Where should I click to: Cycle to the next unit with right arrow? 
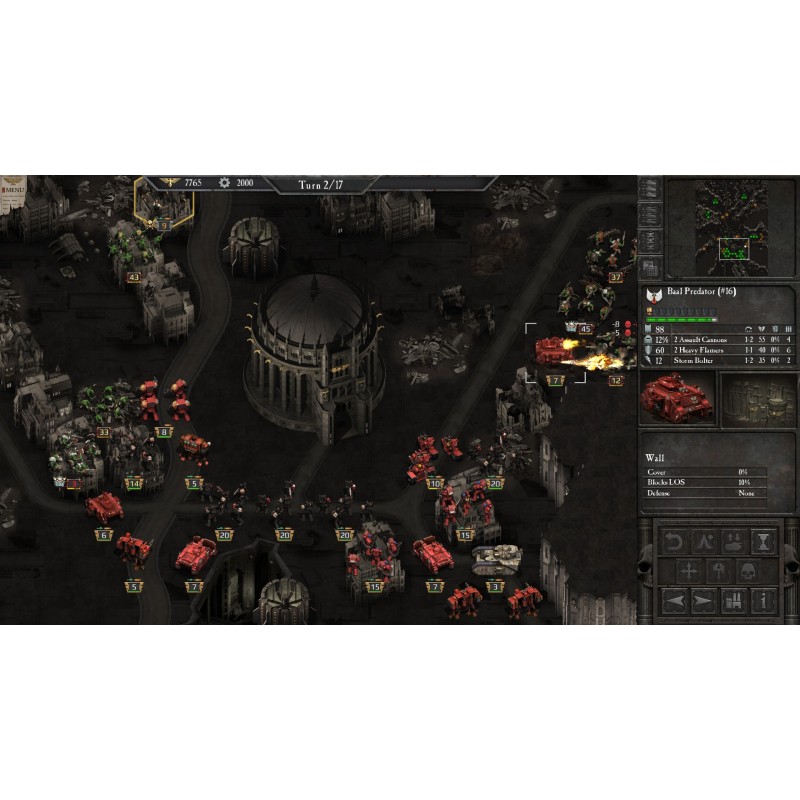[x=703, y=602]
